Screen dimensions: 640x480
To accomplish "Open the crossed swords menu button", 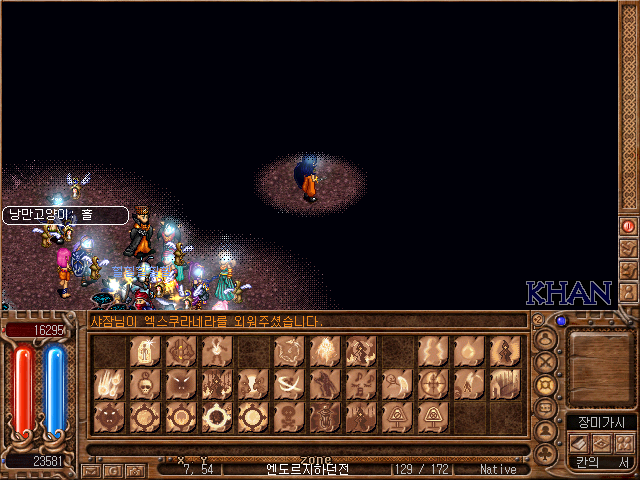I will click(546, 362).
